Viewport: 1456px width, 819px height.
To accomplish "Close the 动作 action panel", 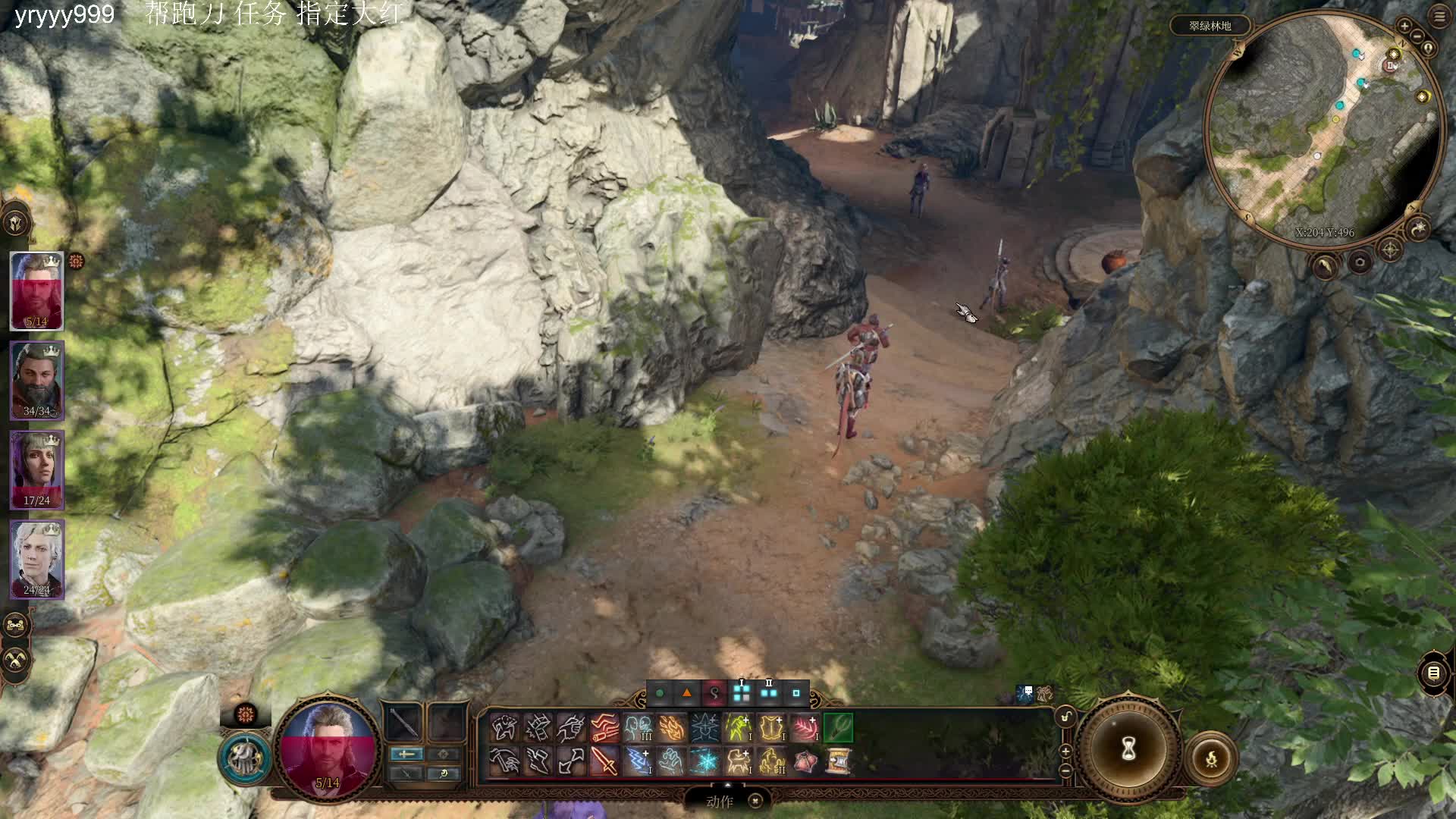I will (755, 801).
